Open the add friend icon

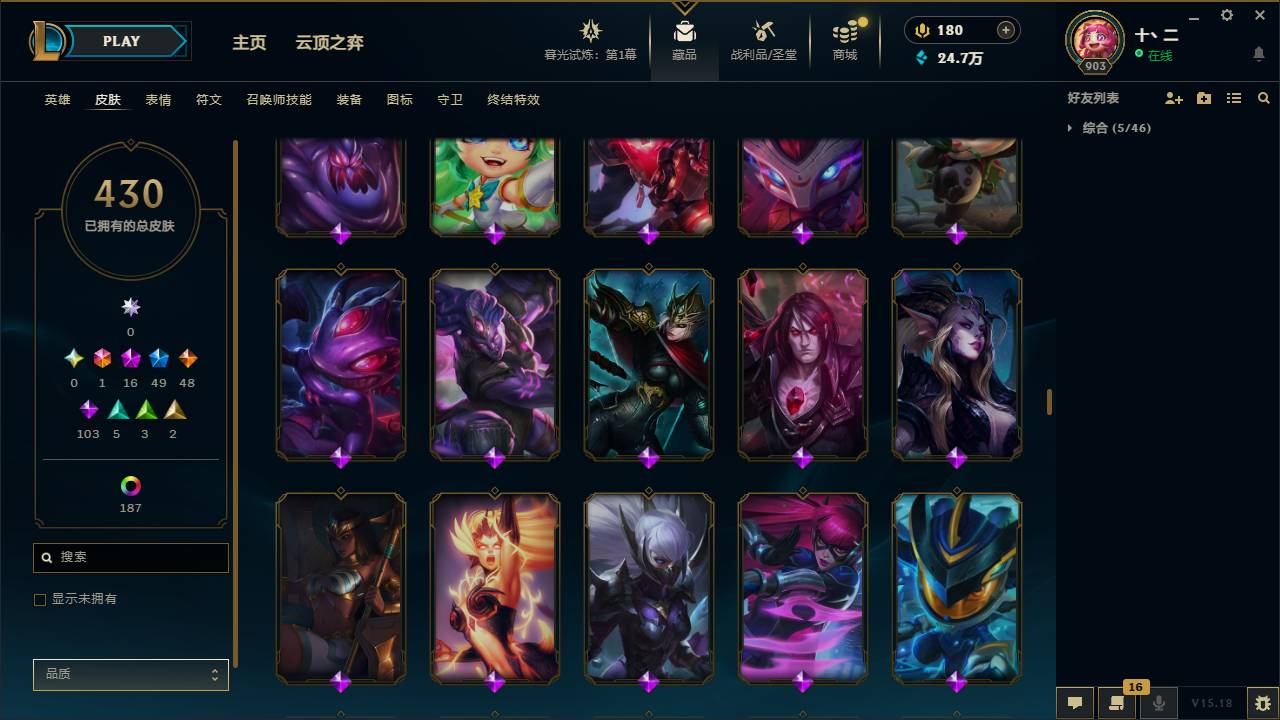[1172, 97]
